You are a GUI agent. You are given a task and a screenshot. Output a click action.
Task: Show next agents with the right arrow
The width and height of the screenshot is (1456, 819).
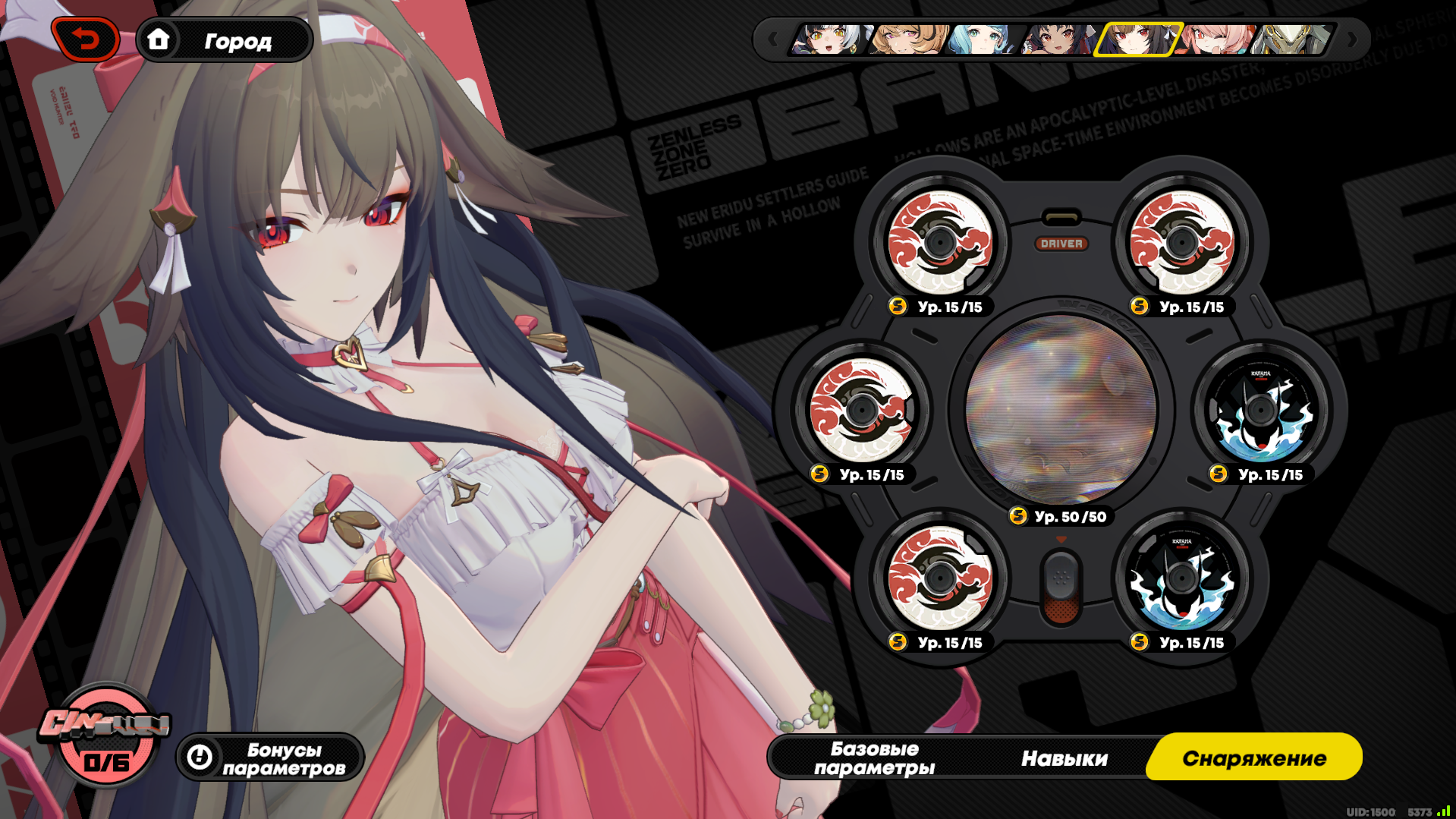(x=1351, y=39)
